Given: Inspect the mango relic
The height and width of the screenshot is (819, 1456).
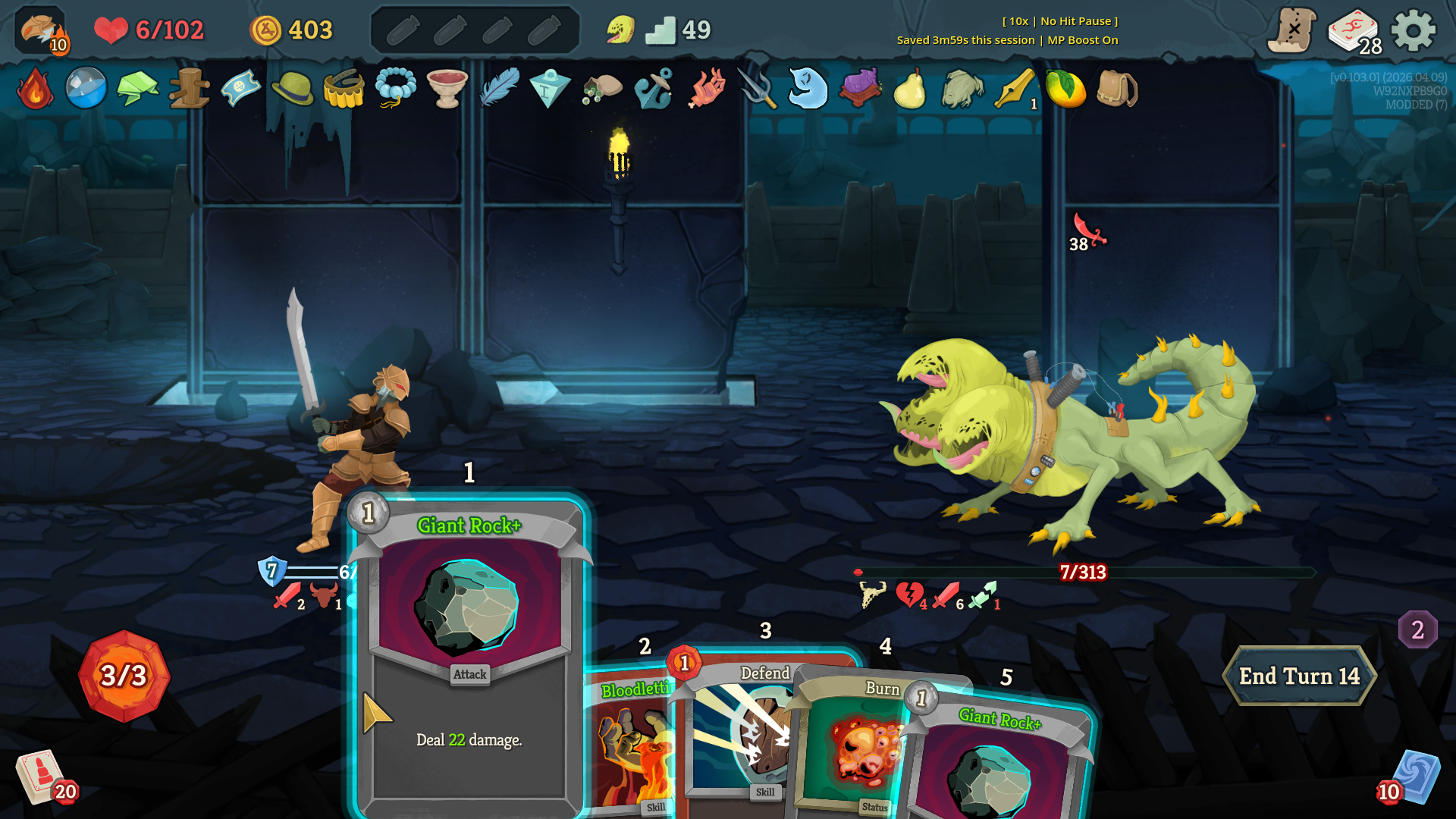Looking at the screenshot, I should [1065, 89].
